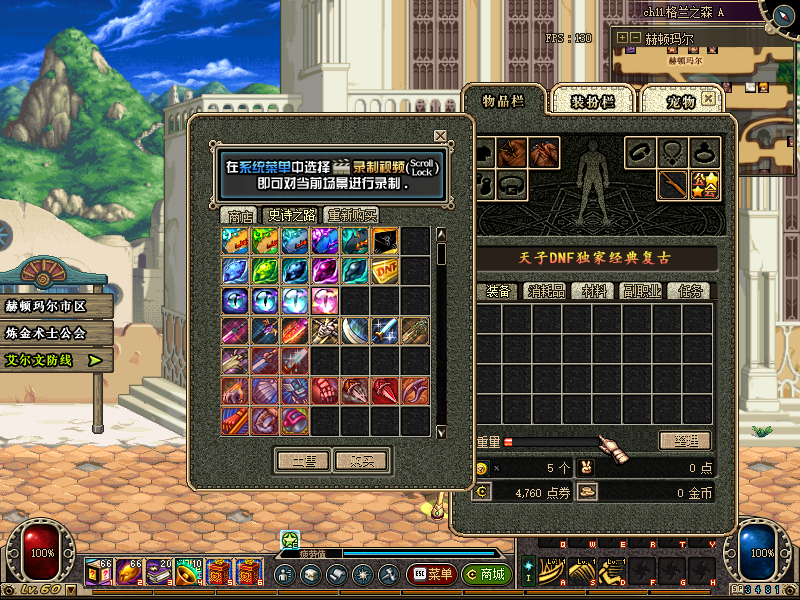Select the equipped necklace slot

[673, 153]
